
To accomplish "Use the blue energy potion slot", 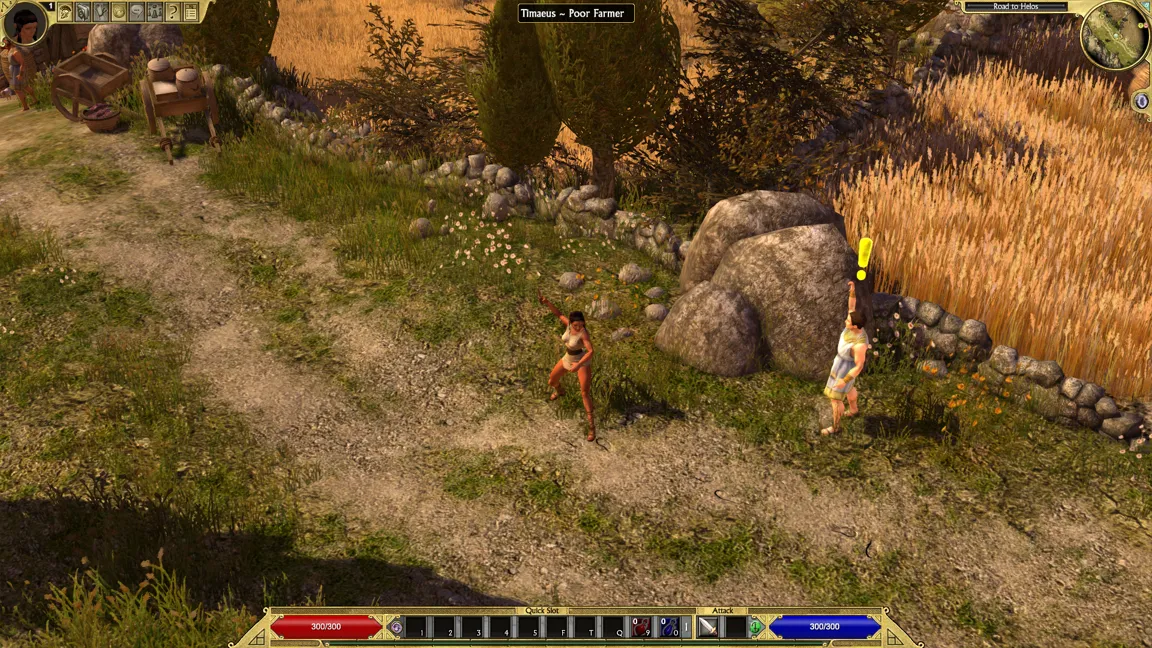I will click(x=669, y=627).
